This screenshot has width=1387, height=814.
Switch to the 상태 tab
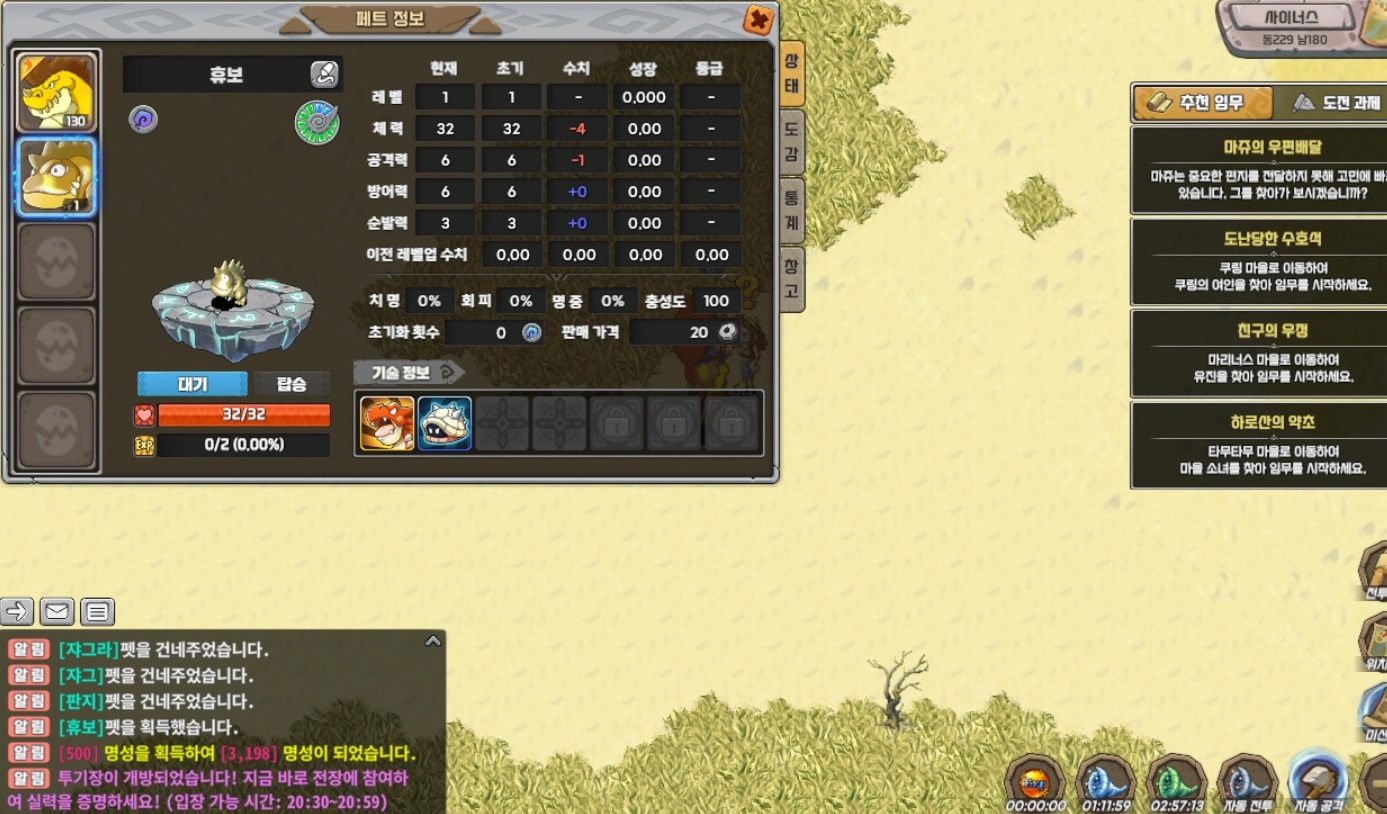point(791,74)
